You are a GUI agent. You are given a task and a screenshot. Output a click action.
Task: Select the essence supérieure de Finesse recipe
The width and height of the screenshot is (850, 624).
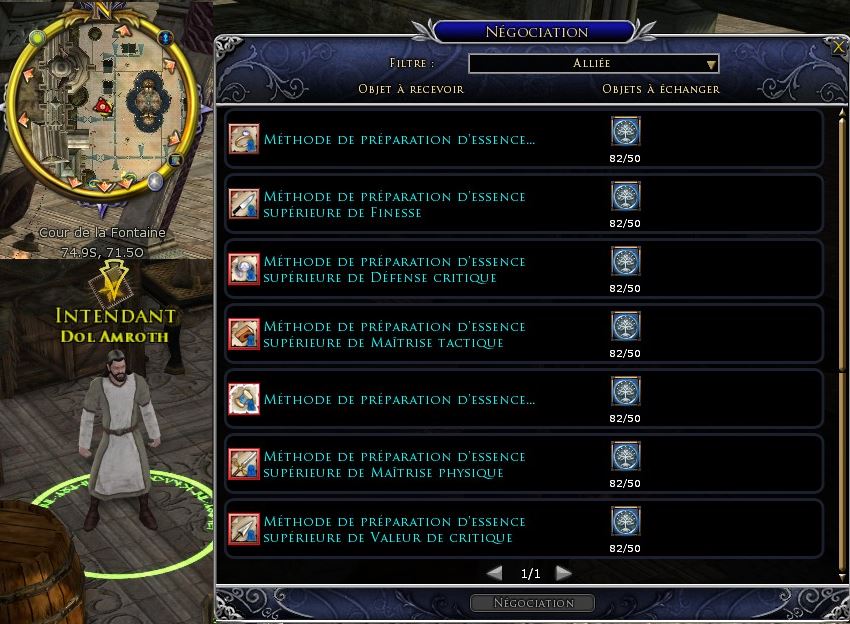394,204
